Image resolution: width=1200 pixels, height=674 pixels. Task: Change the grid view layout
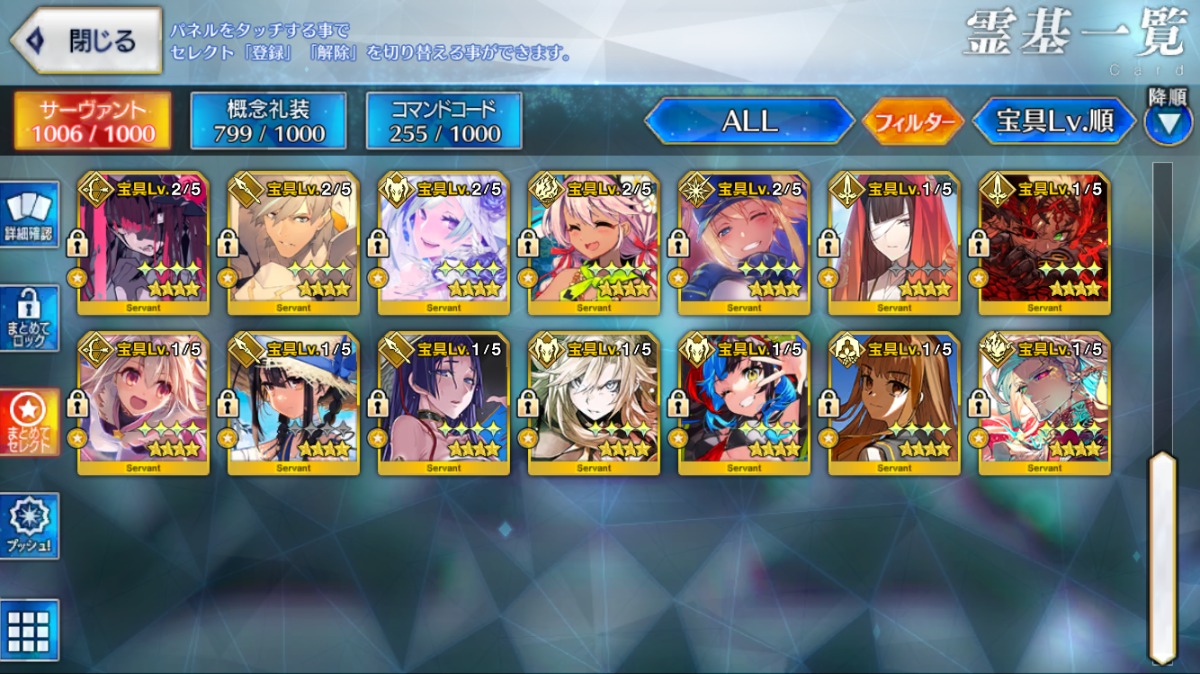(29, 630)
